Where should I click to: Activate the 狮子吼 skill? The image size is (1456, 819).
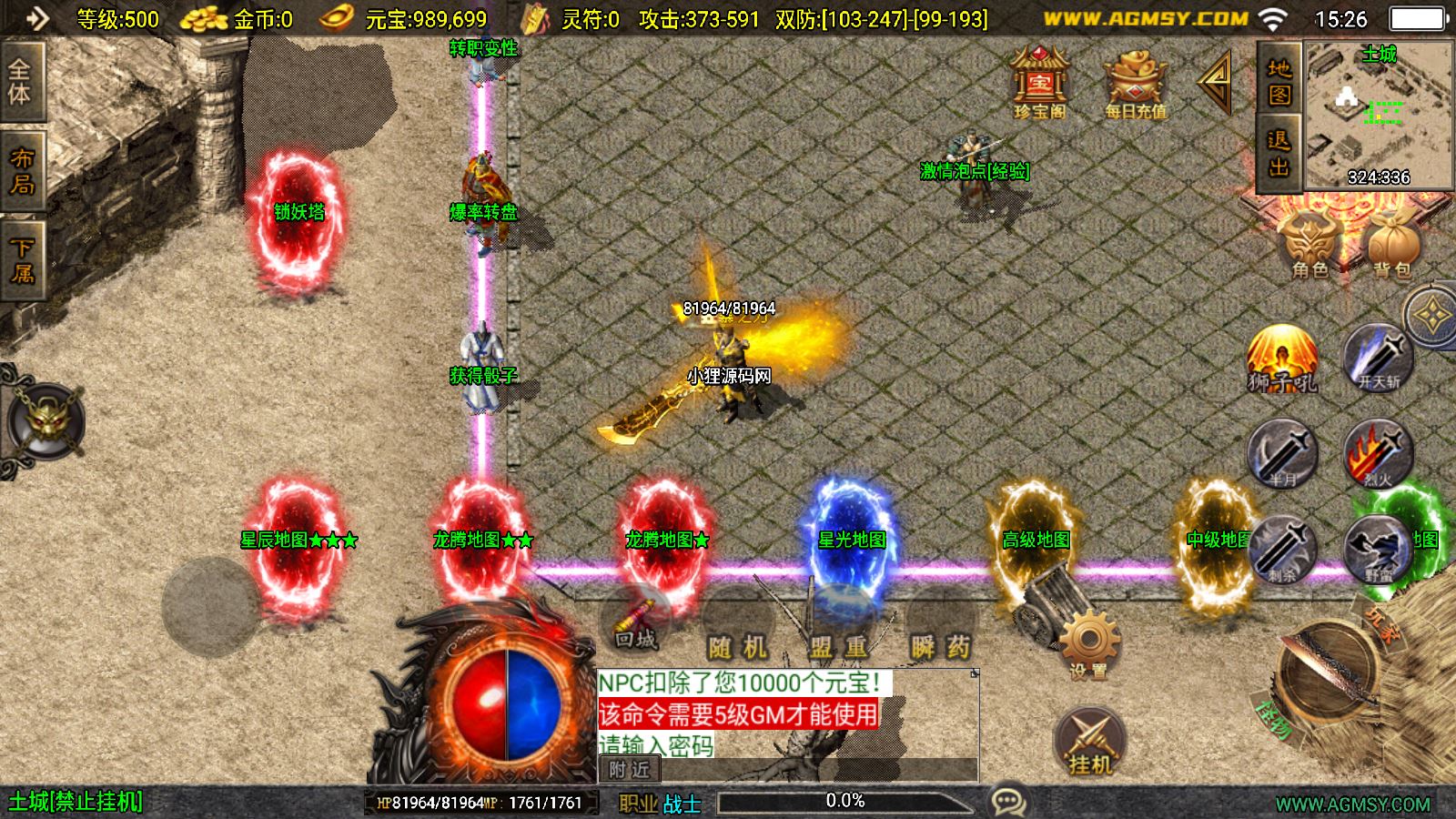point(1282,359)
